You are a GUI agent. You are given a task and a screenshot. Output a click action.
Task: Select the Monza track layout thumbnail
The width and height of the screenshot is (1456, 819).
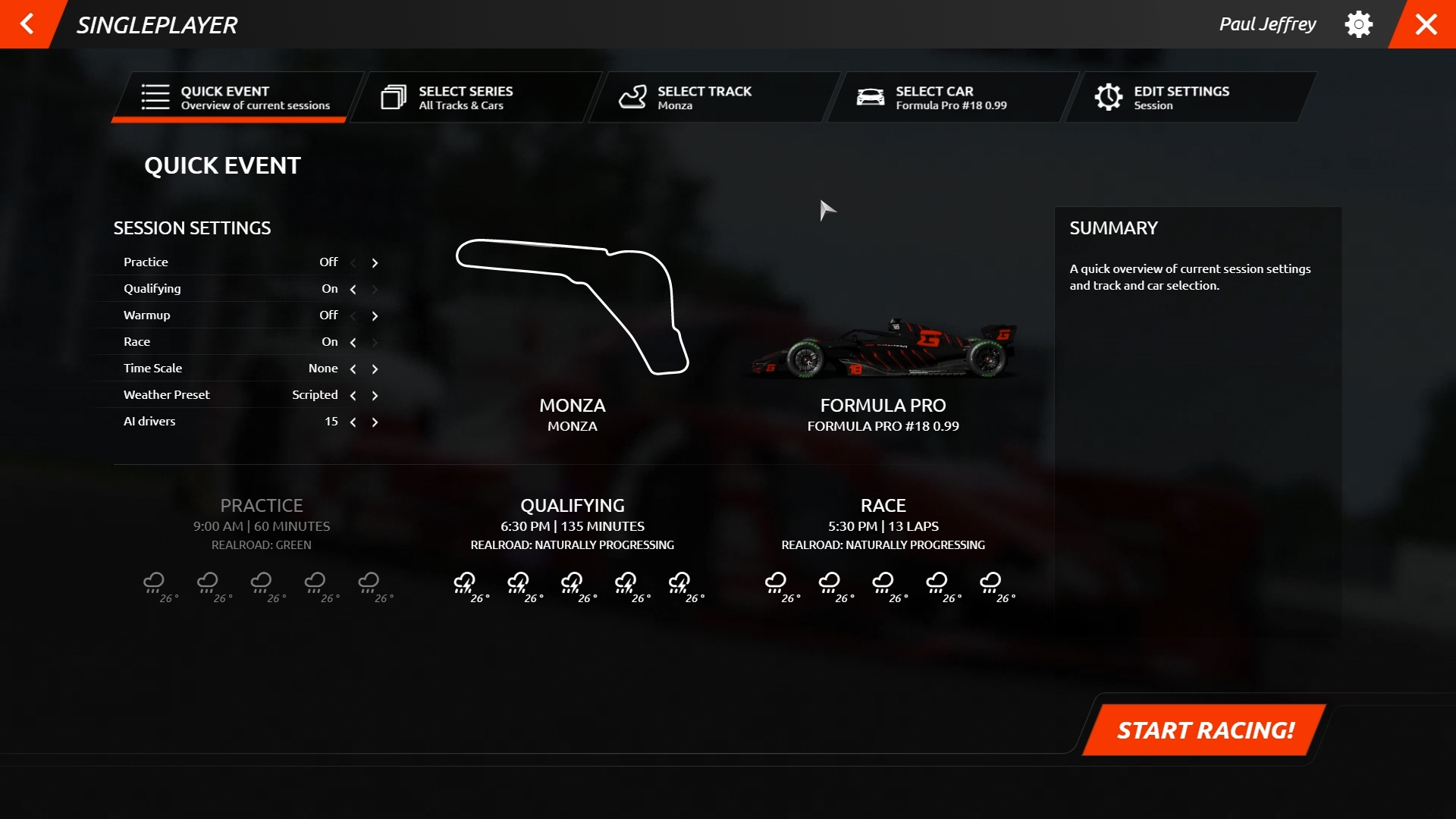tap(572, 307)
